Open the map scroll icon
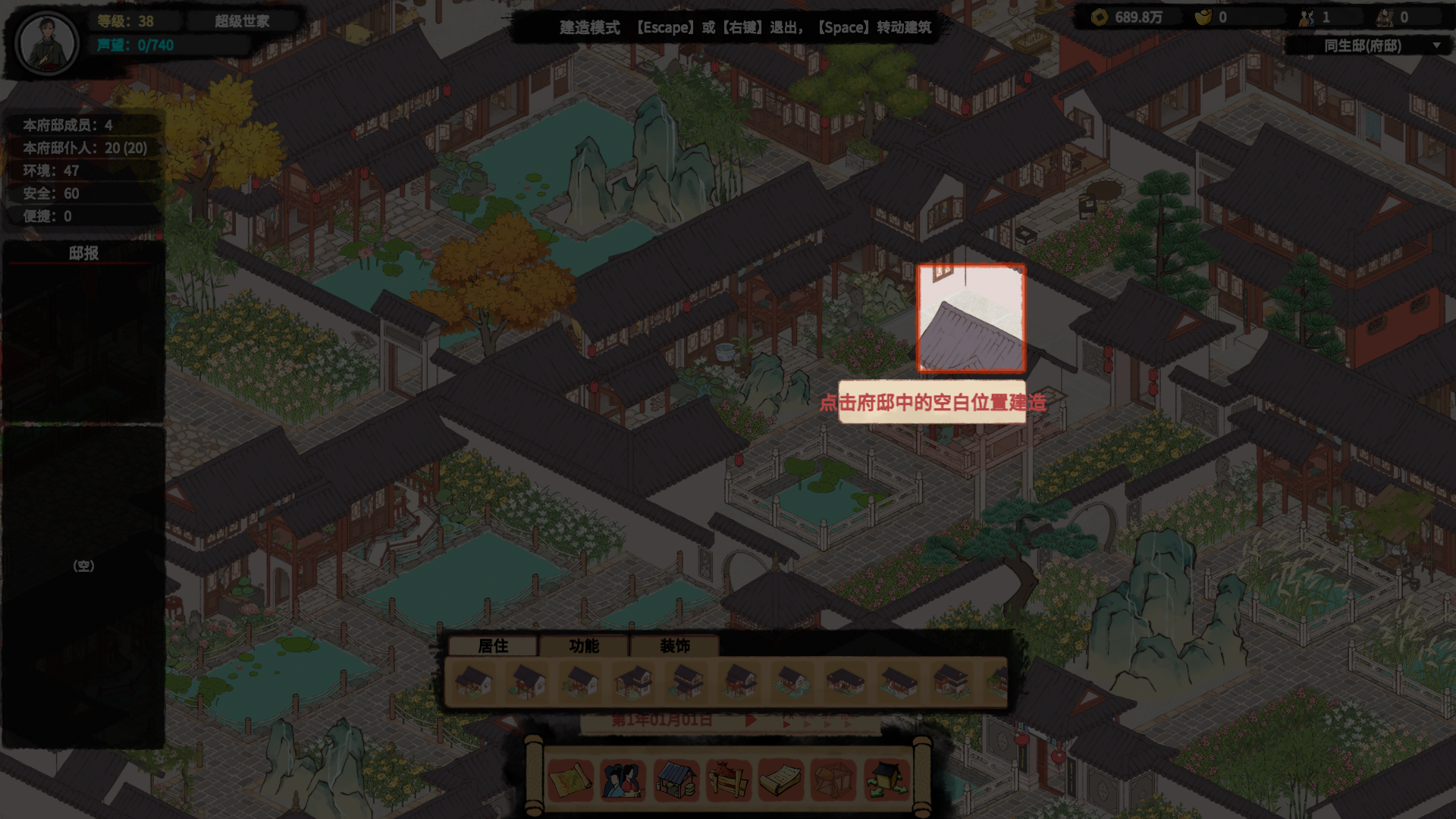The height and width of the screenshot is (819, 1456). [x=570, y=780]
